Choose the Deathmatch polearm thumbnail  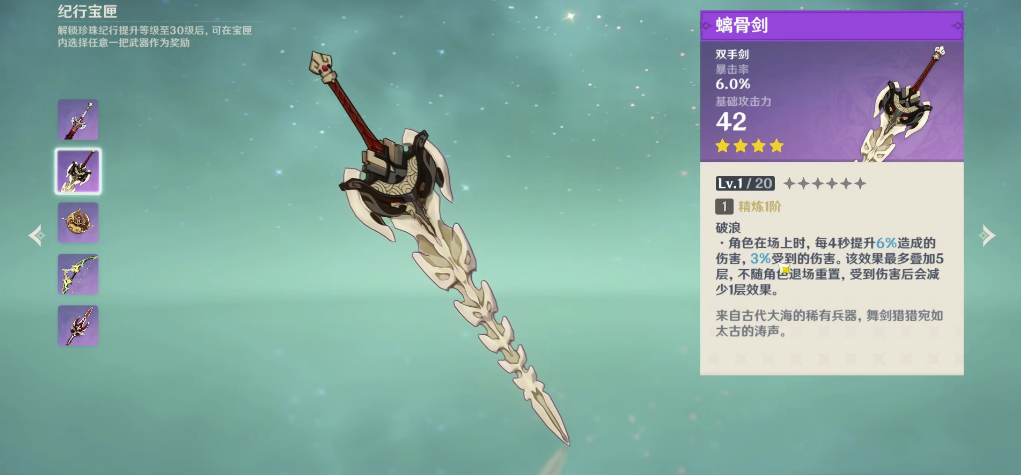point(78,326)
